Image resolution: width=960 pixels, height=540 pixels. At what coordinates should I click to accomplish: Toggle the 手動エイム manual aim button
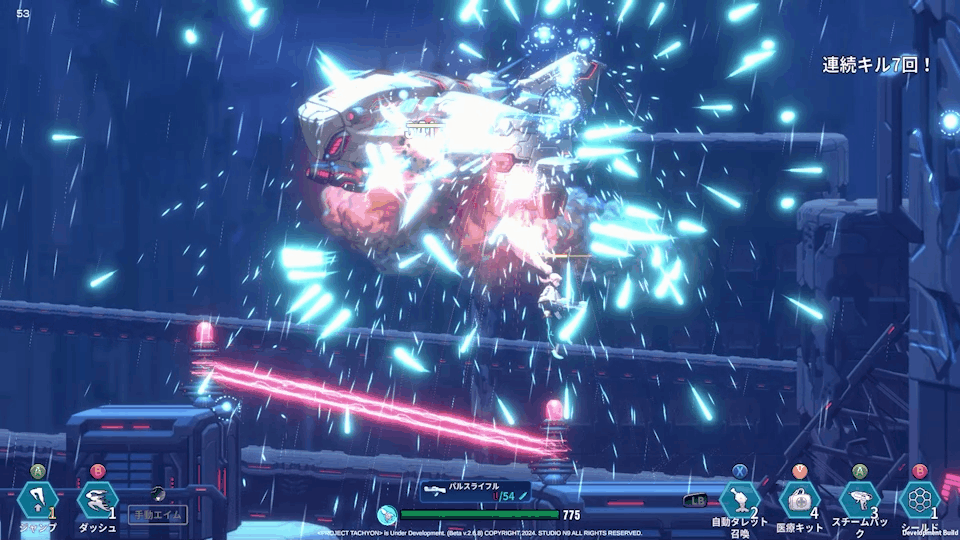(157, 514)
